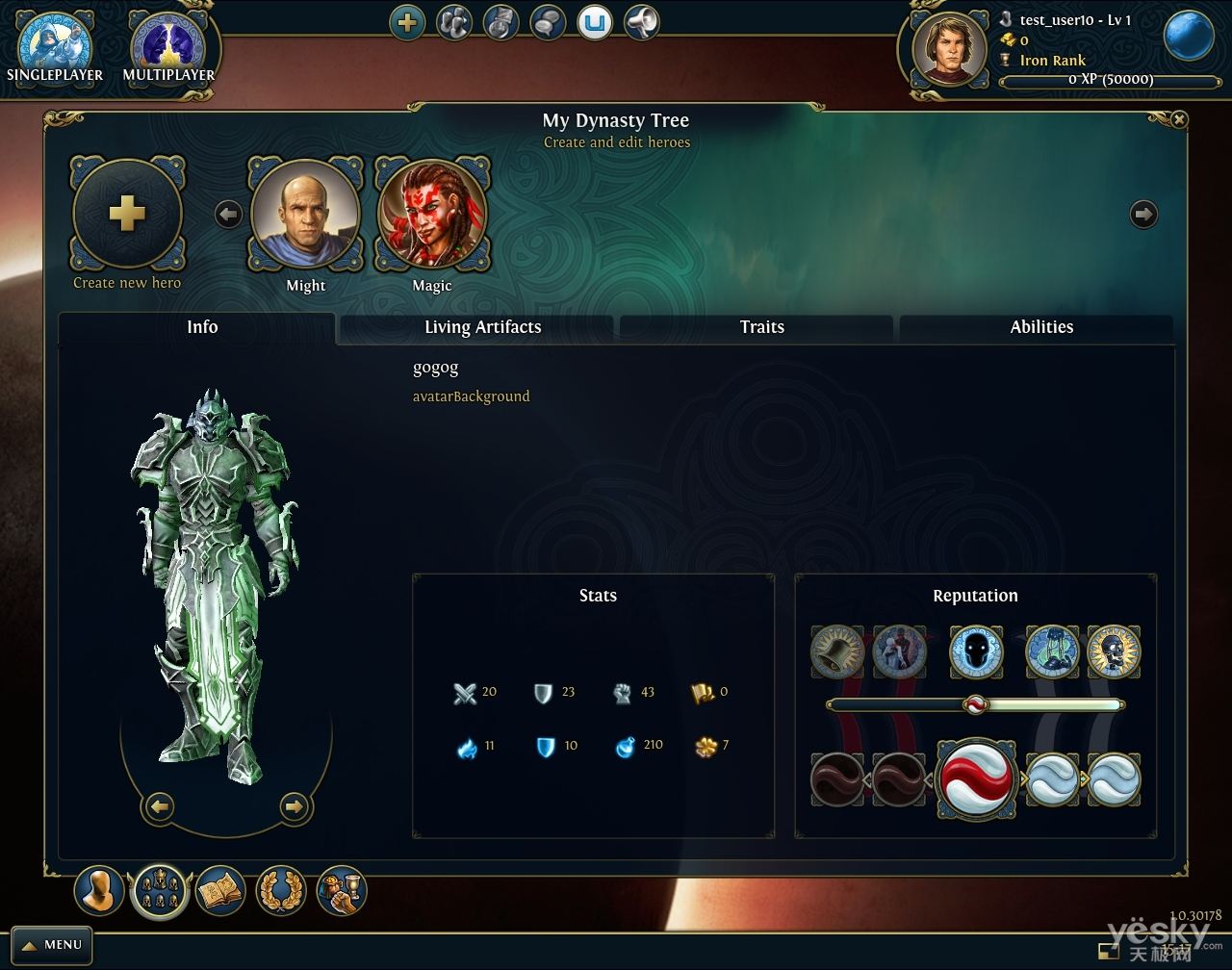Switch to the Living Artifacts tab
1232x970 pixels.
click(482, 327)
